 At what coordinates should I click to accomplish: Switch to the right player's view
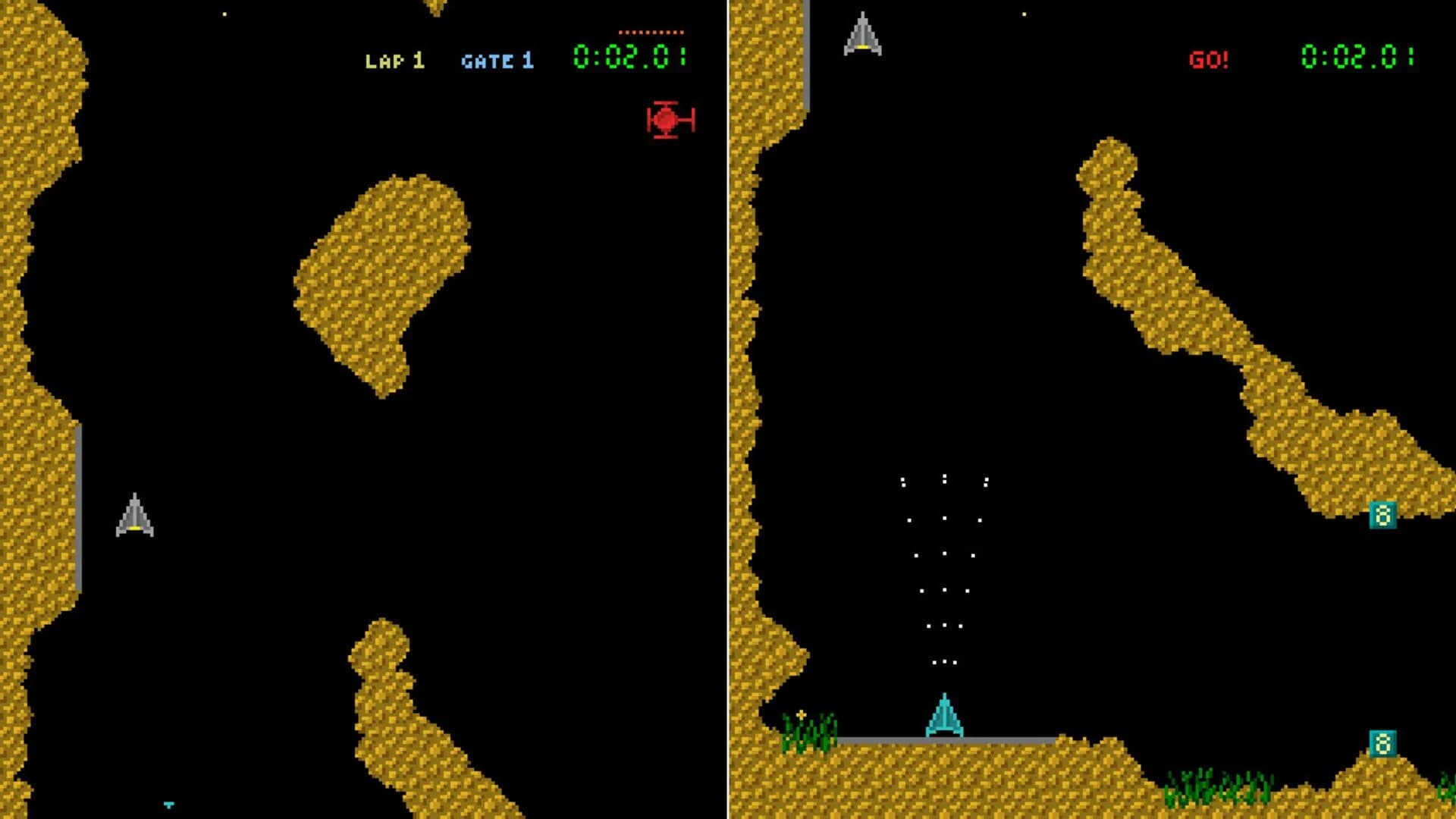click(1092, 409)
